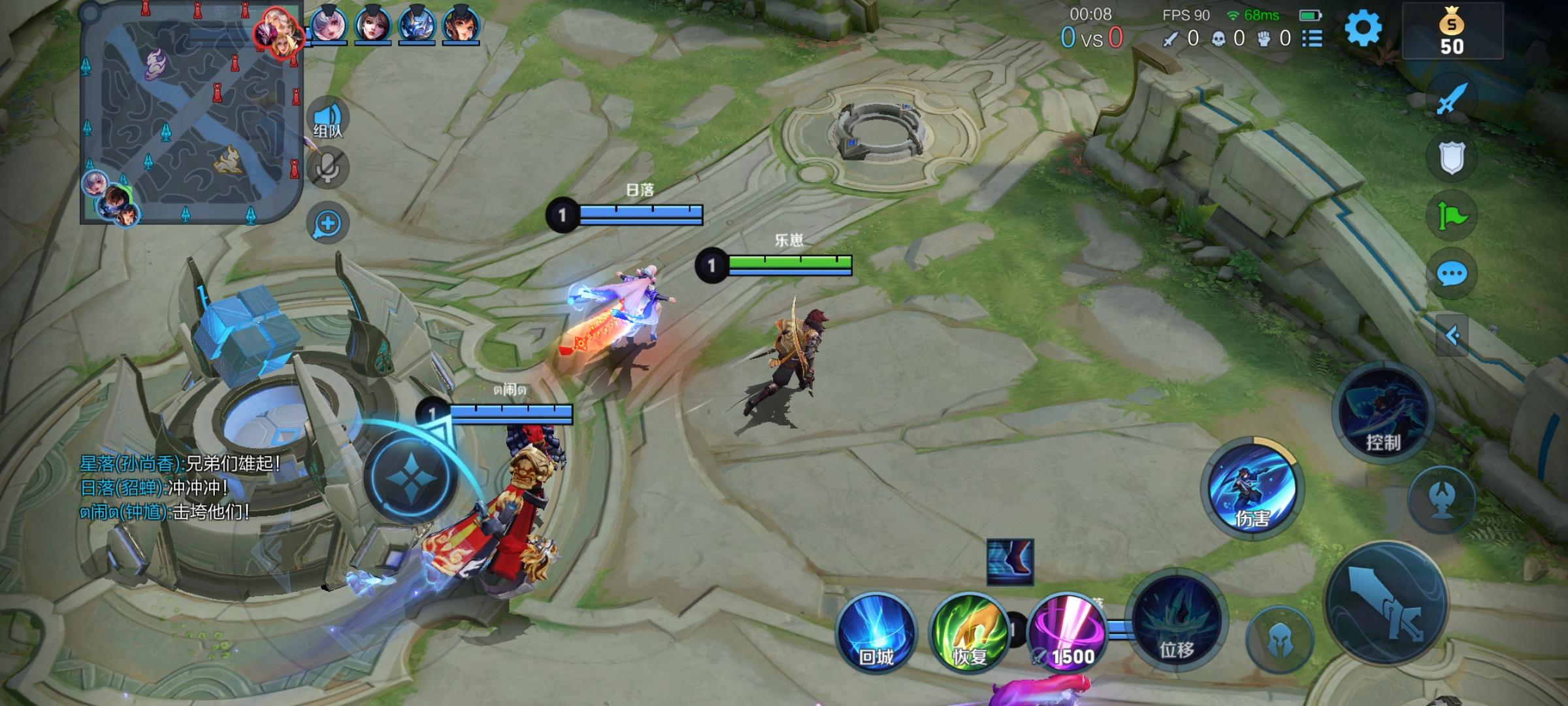Open the scoreboard list icon
Viewport: 1568px width, 706px height.
click(1312, 39)
